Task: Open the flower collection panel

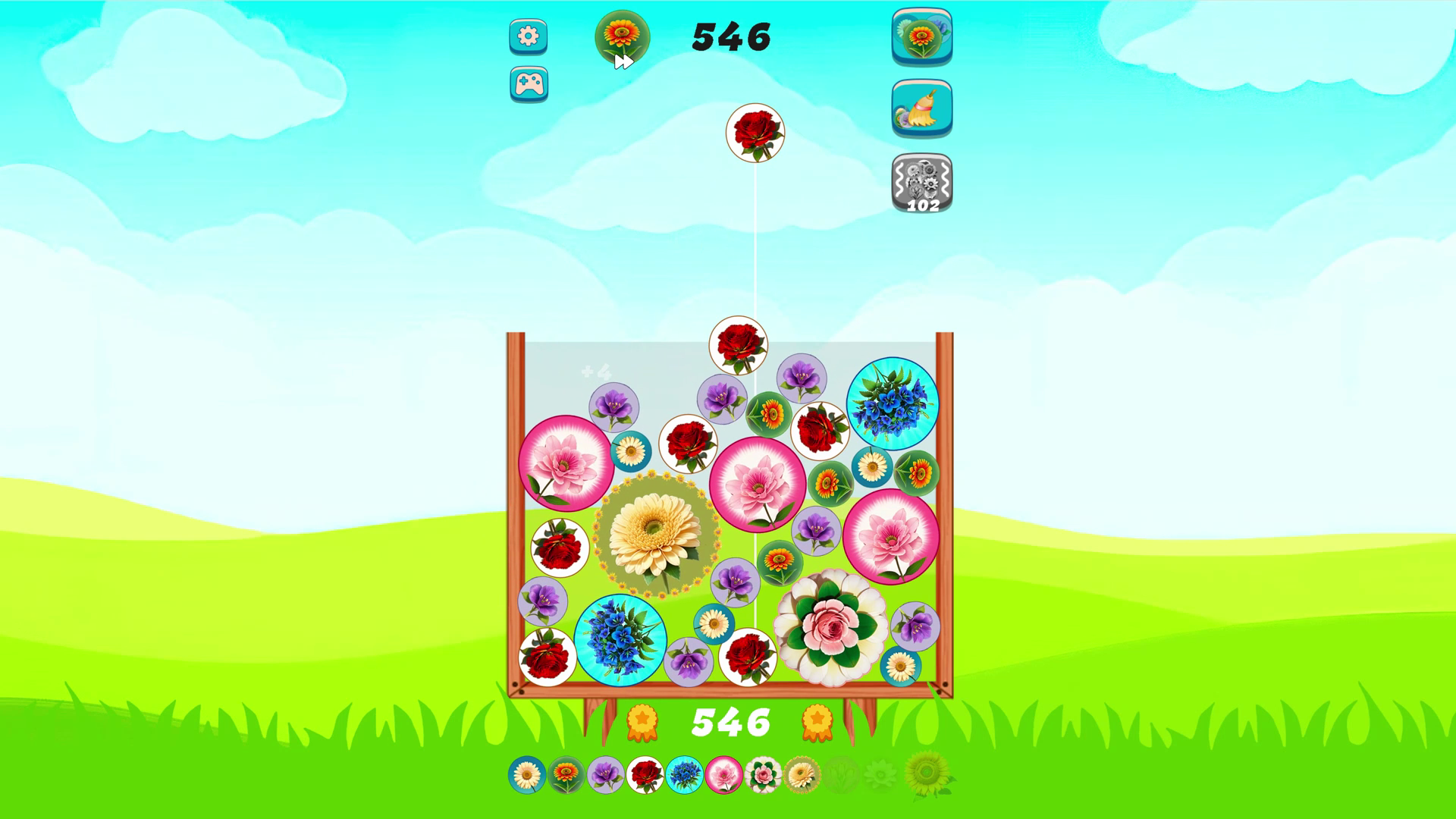Action: coord(922,36)
